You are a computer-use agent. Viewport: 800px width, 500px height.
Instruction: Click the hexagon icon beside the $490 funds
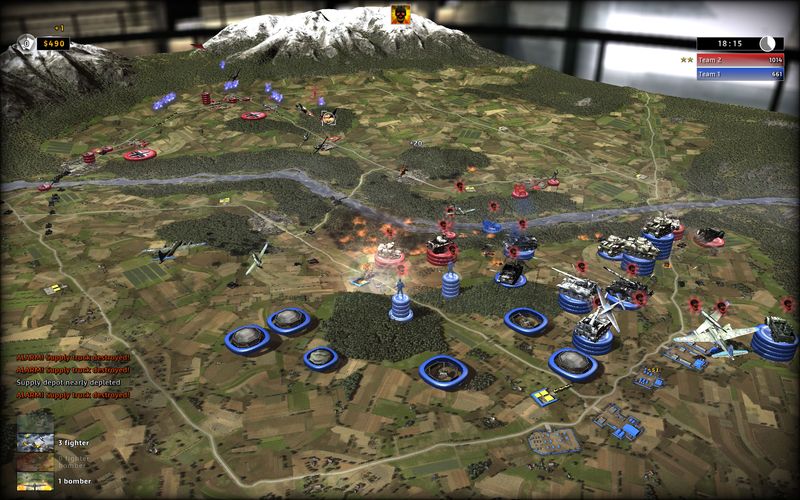(x=27, y=43)
